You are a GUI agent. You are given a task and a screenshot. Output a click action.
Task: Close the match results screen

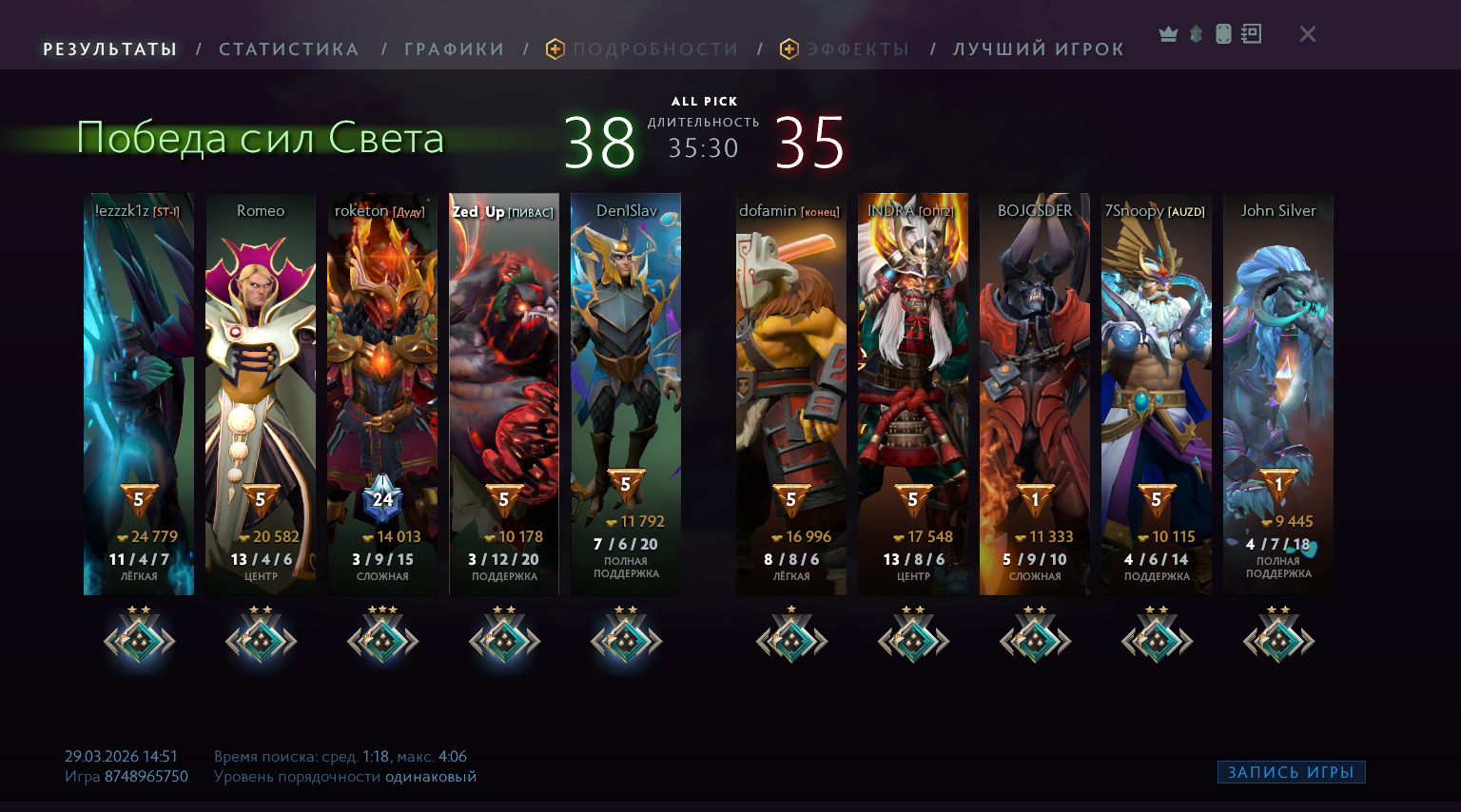pyautogui.click(x=1308, y=34)
